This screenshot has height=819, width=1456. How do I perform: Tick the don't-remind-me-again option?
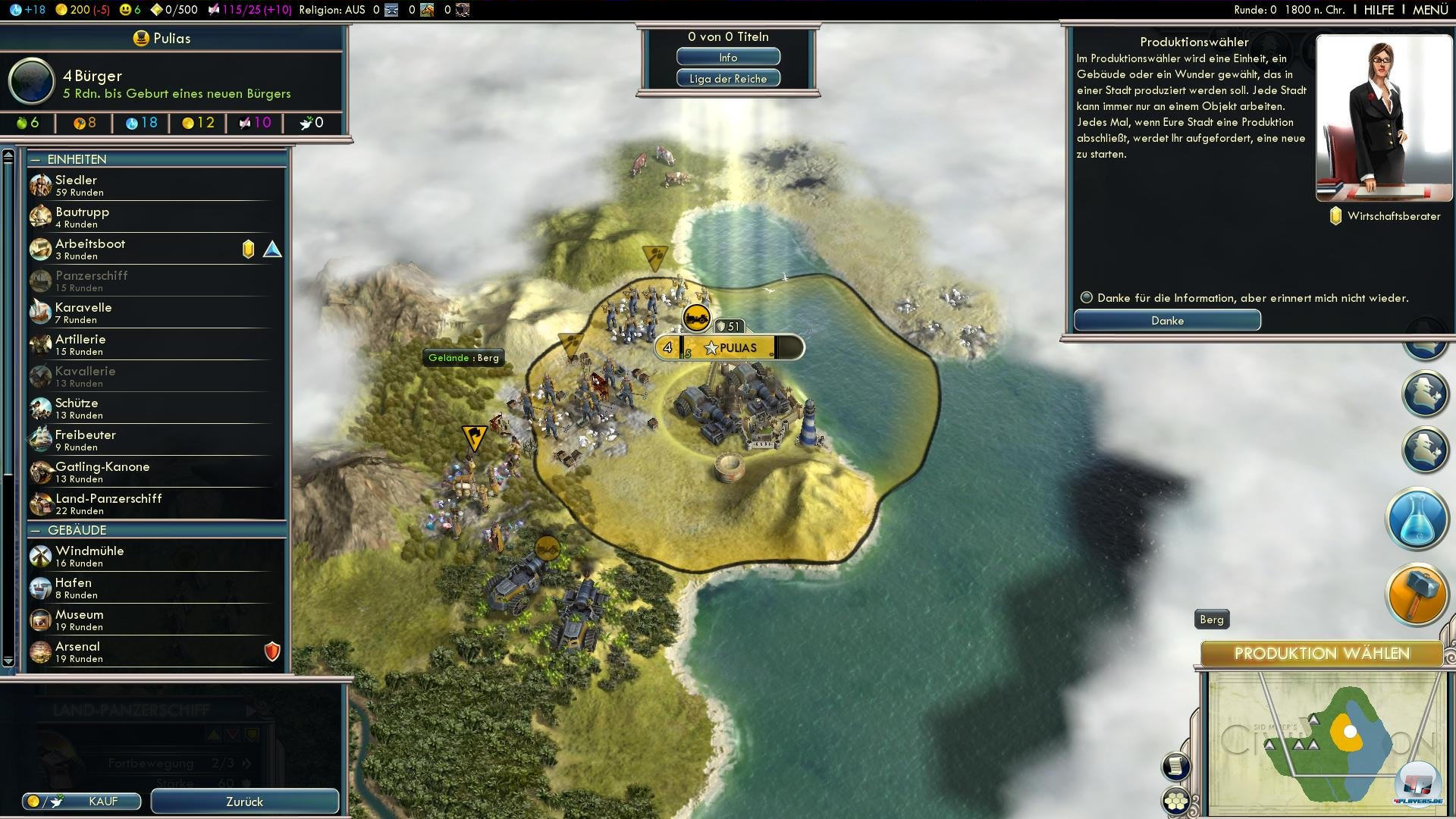(x=1087, y=298)
